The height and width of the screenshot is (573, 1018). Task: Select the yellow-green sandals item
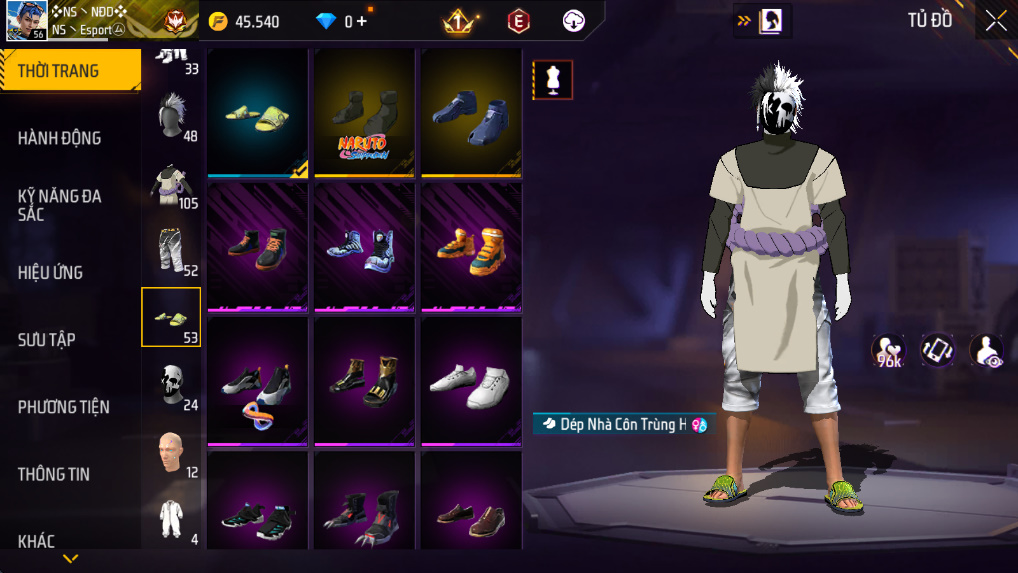click(258, 112)
